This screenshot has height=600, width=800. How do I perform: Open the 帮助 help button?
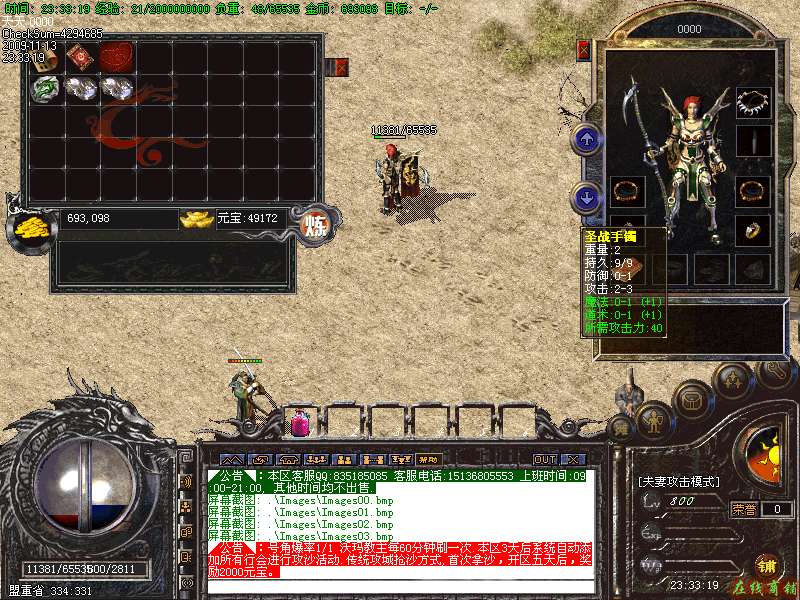[x=428, y=459]
